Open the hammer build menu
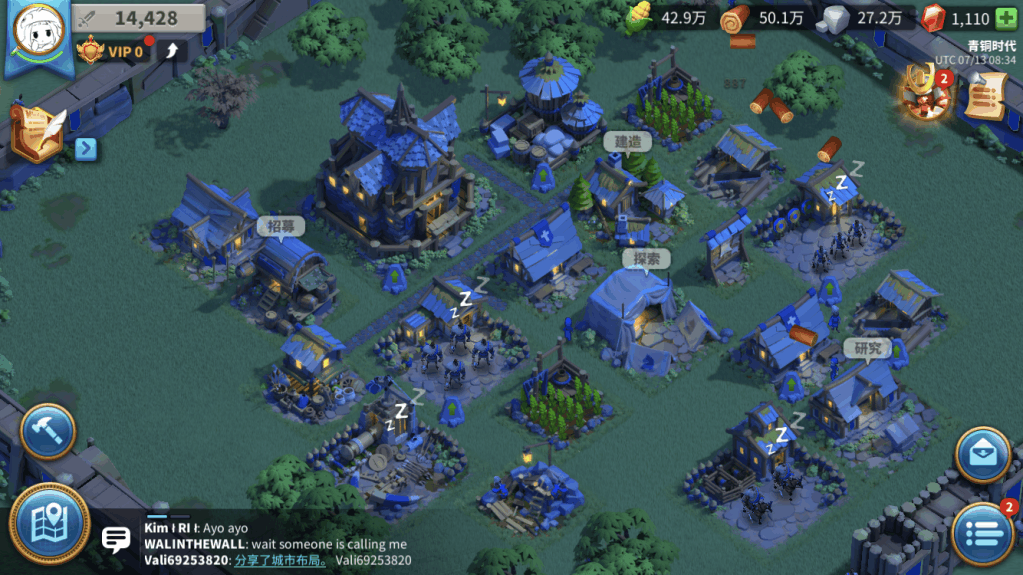The image size is (1023, 575). [48, 431]
